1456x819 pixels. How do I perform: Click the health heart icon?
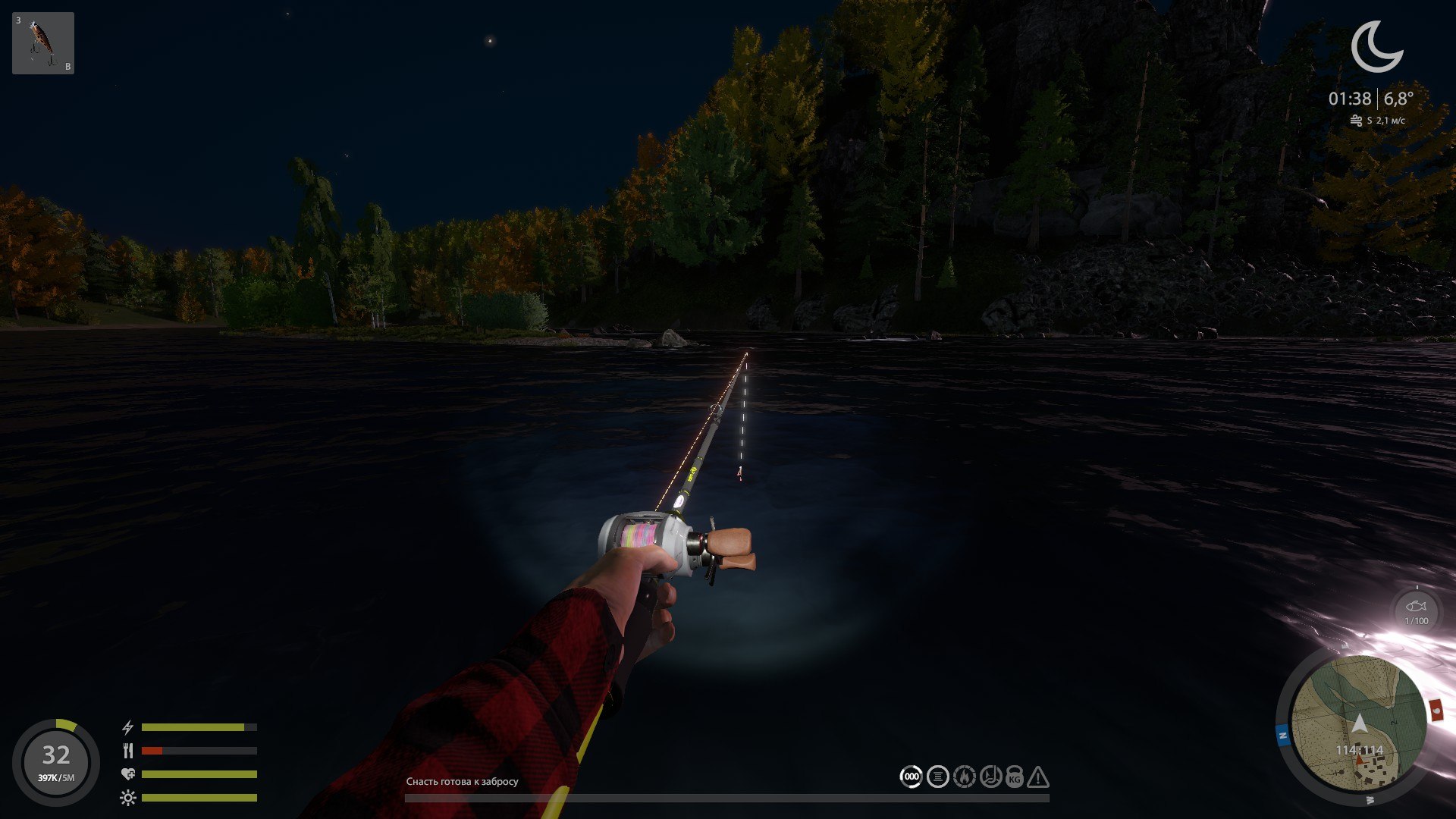(x=127, y=774)
